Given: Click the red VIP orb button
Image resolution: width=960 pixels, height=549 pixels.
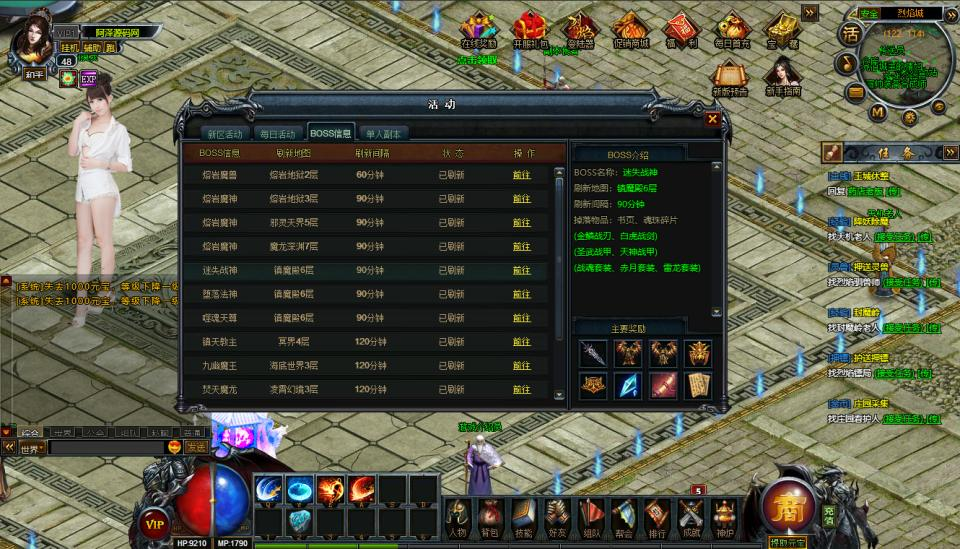Looking at the screenshot, I should point(154,522).
